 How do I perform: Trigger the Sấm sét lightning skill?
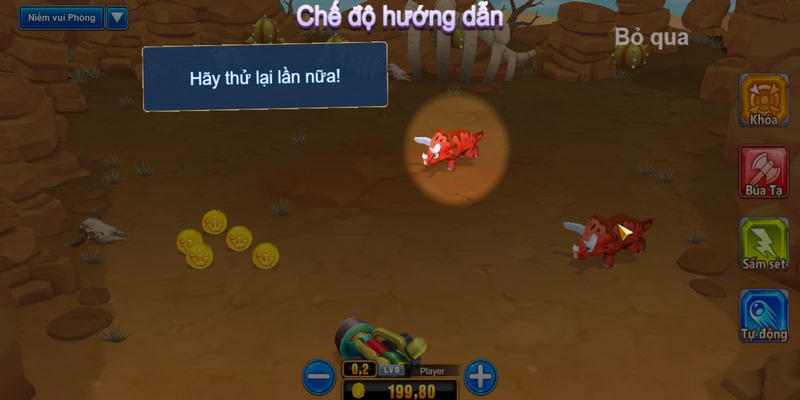tap(764, 244)
